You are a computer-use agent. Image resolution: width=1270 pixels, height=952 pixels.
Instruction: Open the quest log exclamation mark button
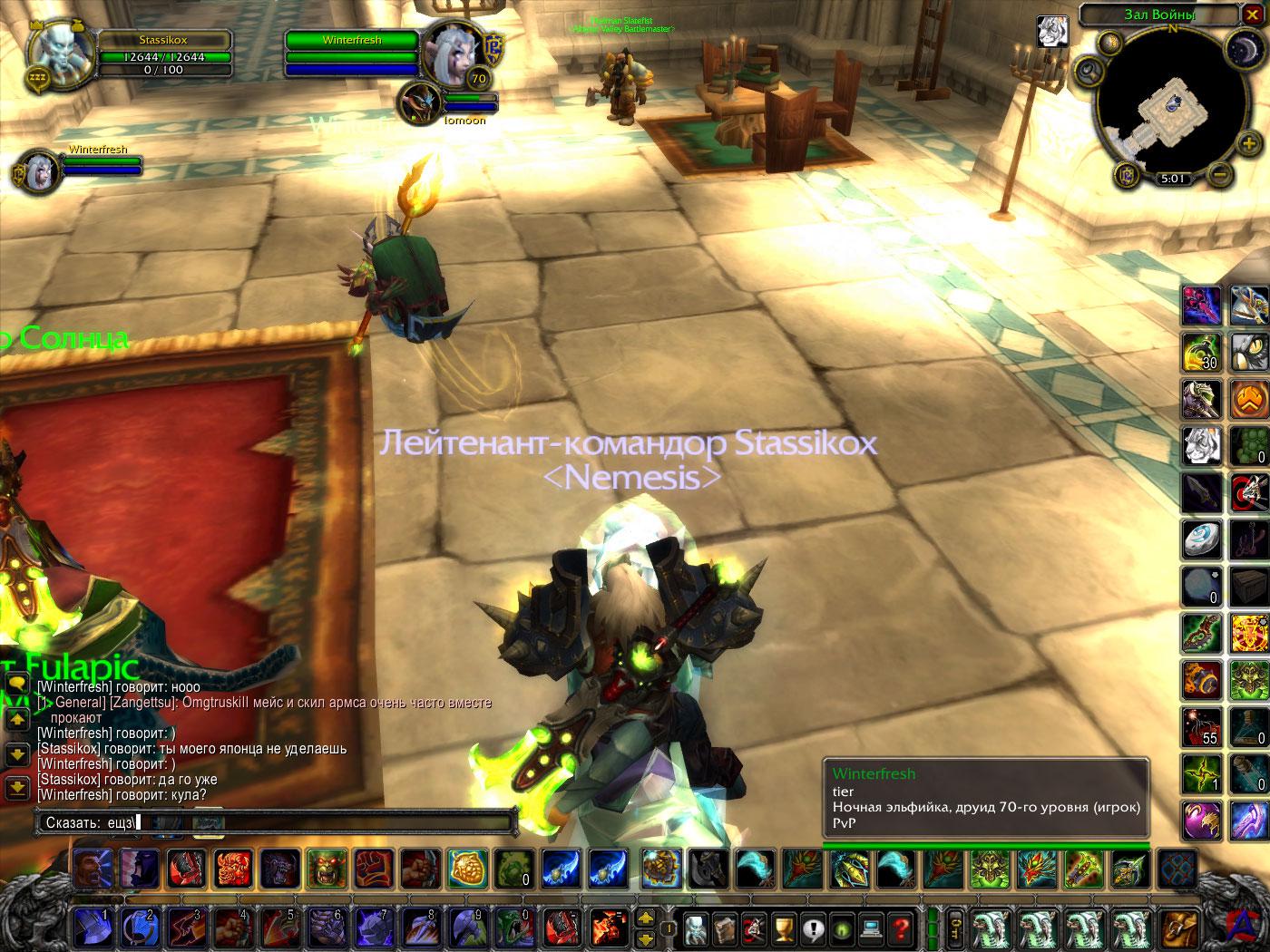(812, 928)
